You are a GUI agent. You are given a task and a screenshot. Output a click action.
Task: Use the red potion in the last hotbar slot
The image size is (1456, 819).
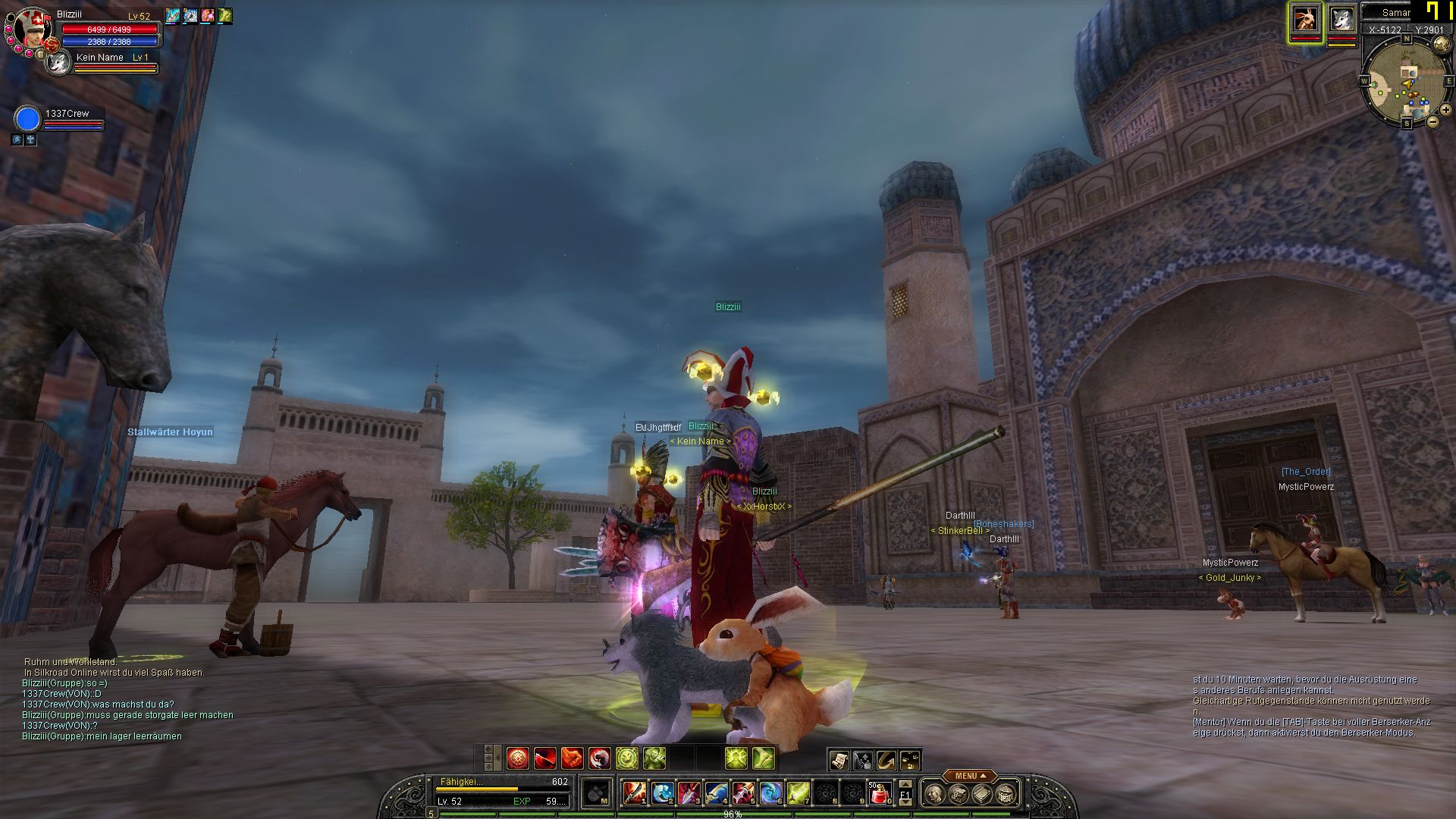(x=880, y=793)
